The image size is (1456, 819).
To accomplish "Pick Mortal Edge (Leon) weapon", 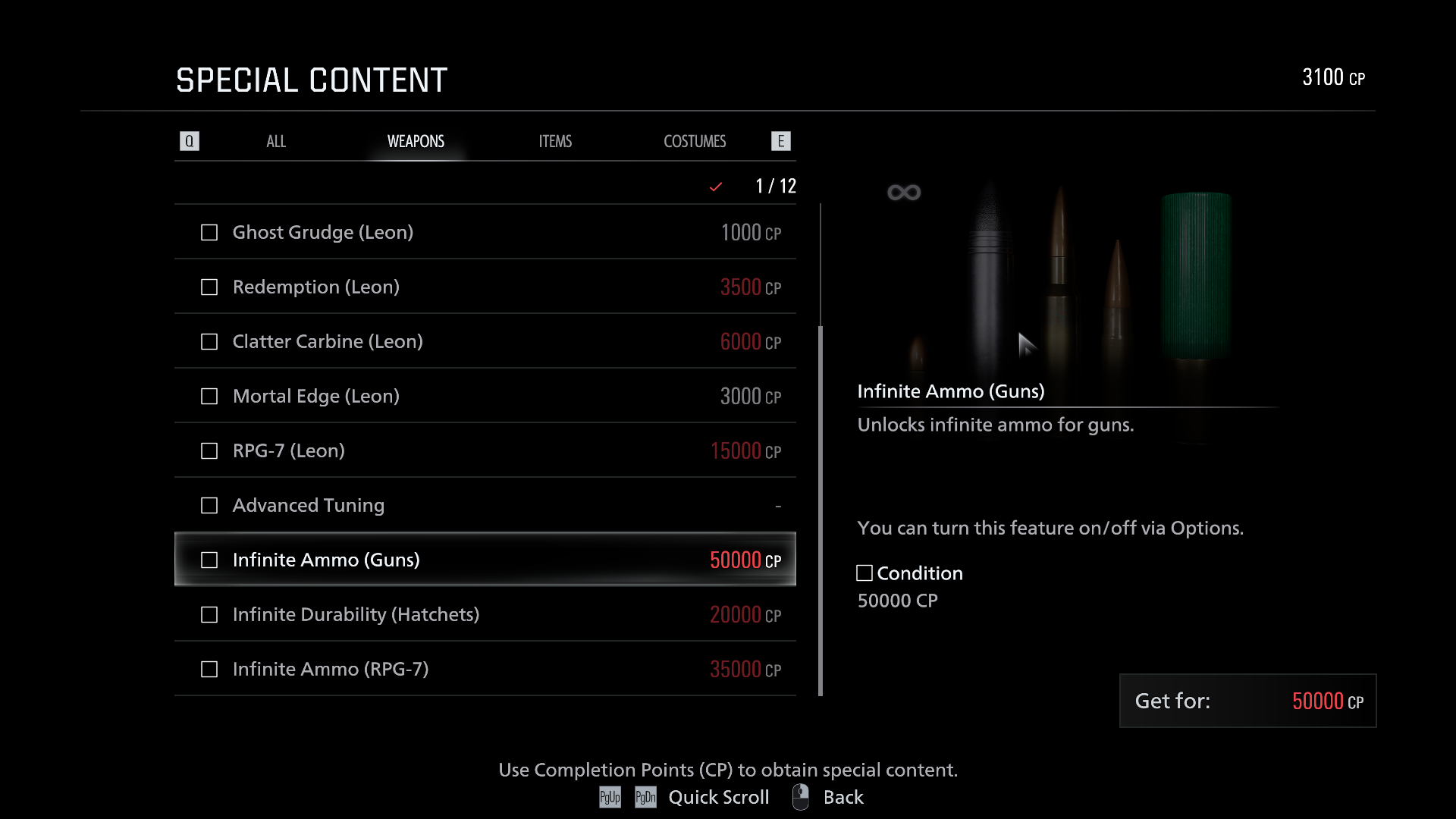I will coord(485,396).
